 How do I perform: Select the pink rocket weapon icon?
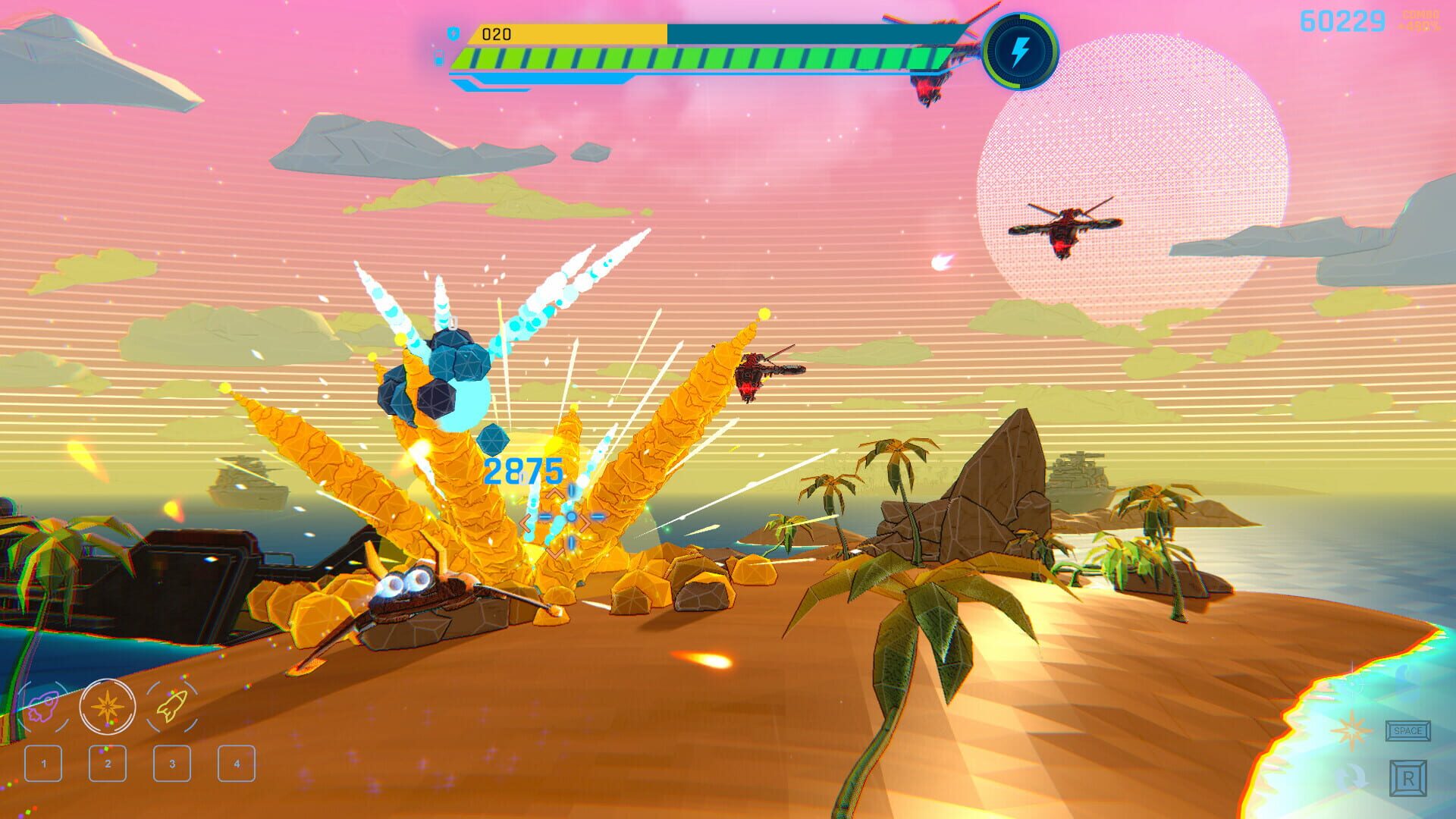click(x=43, y=707)
